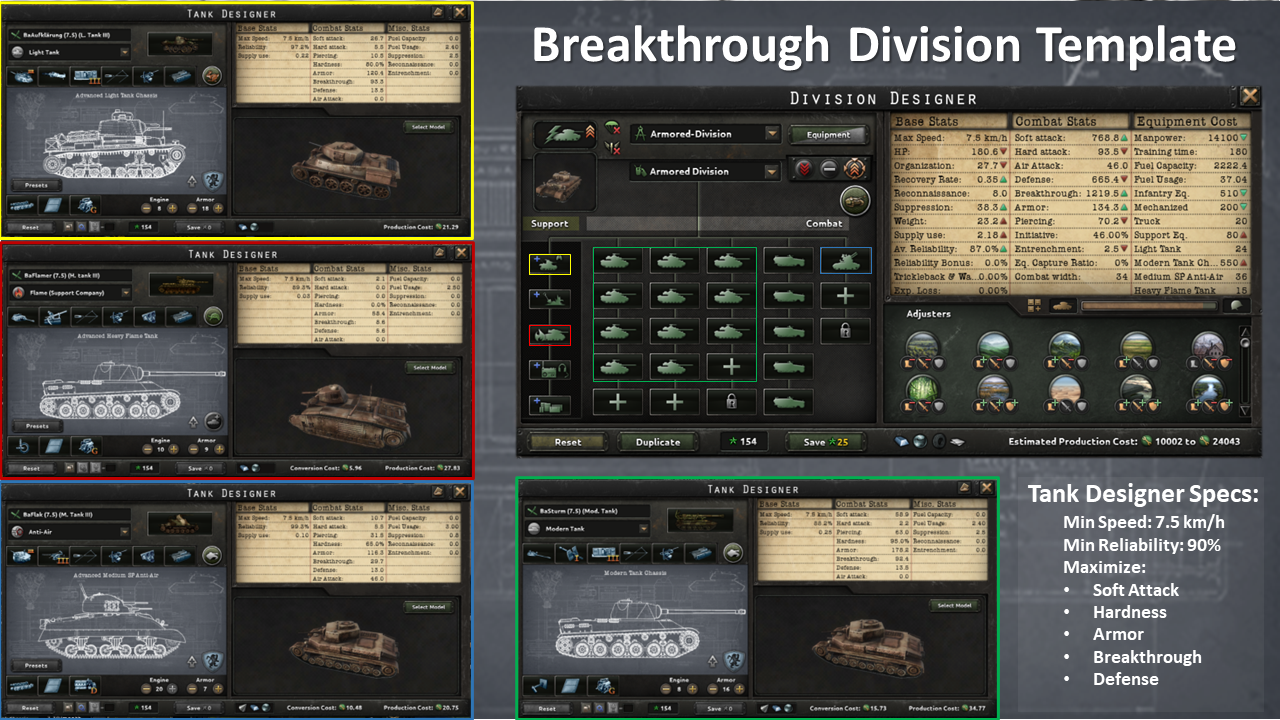Expand the Light Tank type dropdown
Screen dimensions: 1280x720
pyautogui.click(x=124, y=53)
